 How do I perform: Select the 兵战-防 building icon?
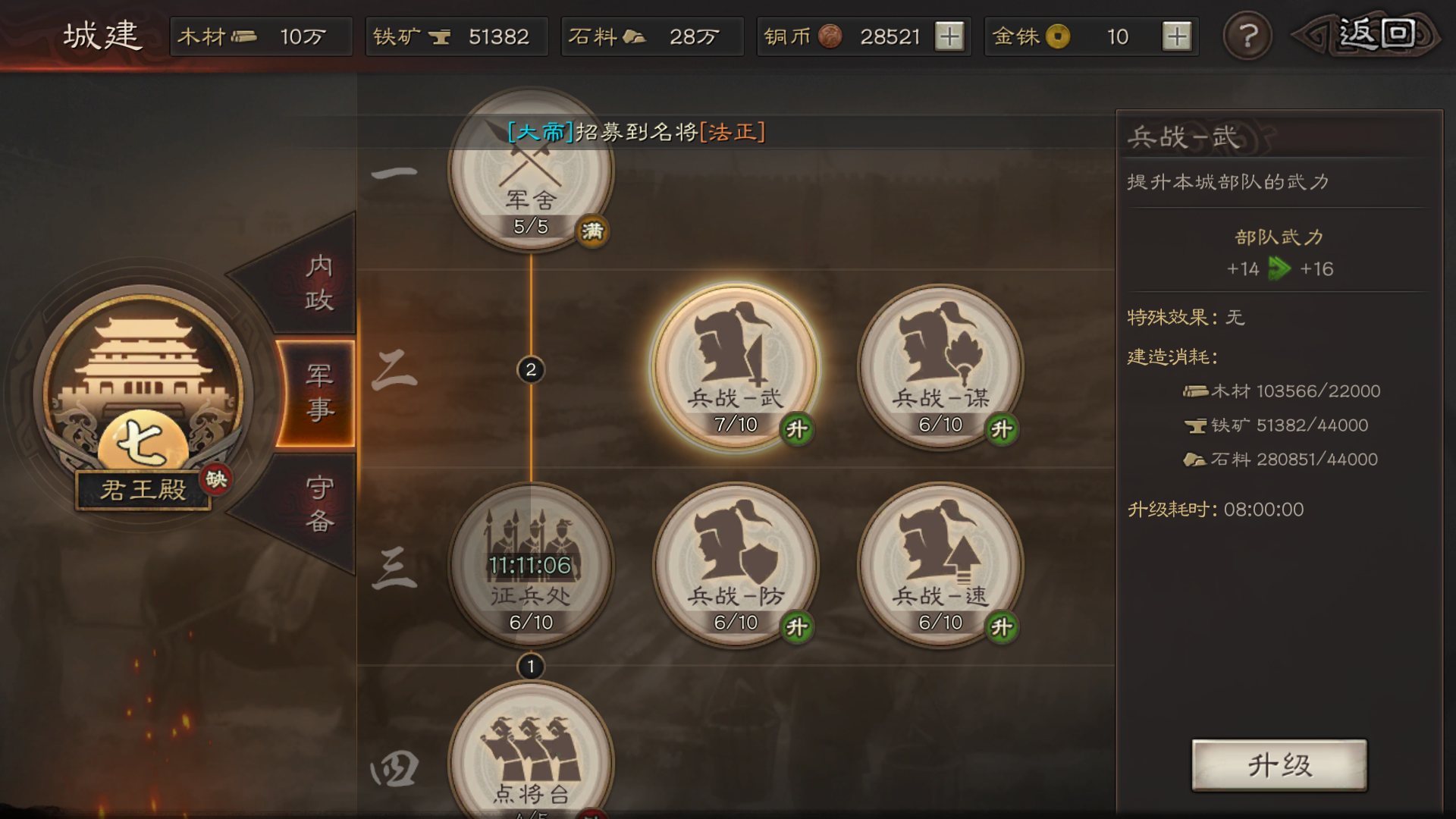pyautogui.click(x=736, y=565)
